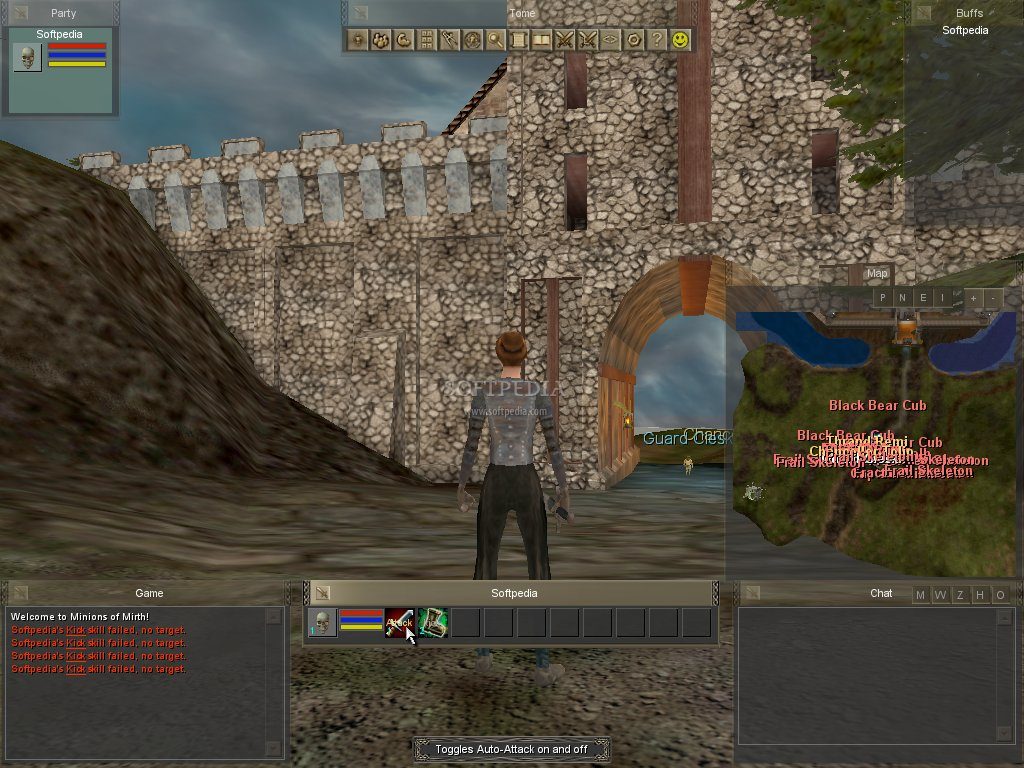Open the yellow smiley face menu

[x=680, y=40]
